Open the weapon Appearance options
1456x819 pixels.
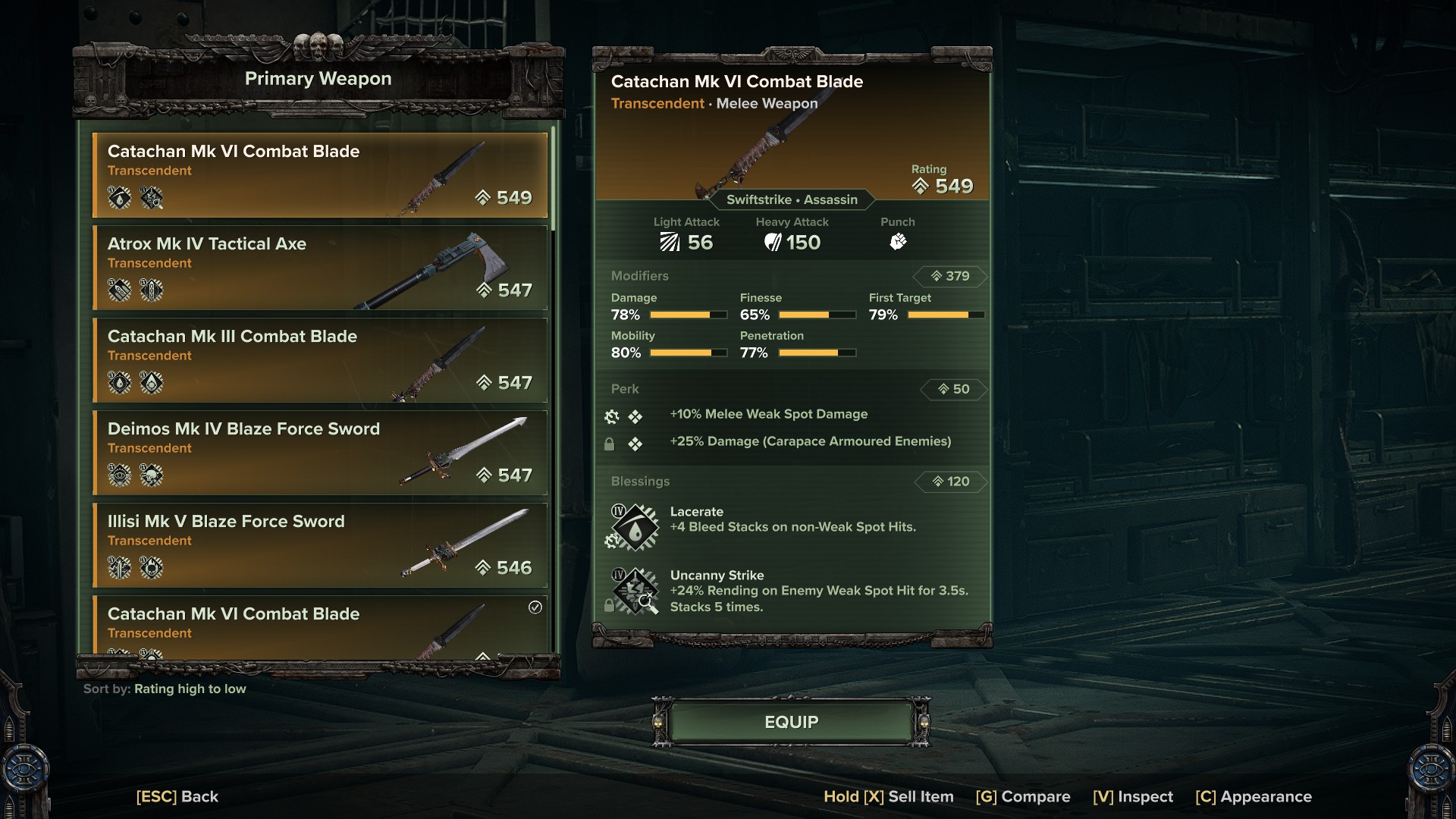tap(1253, 797)
